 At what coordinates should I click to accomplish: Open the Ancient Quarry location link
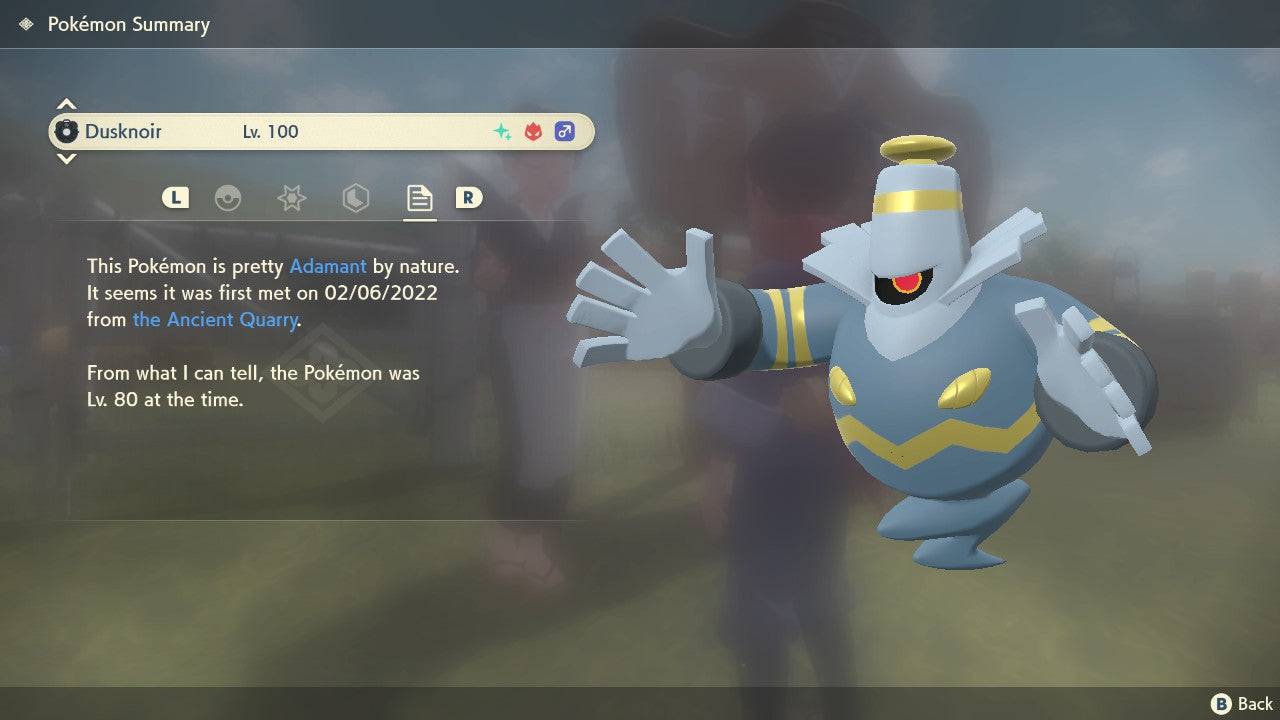pyautogui.click(x=215, y=319)
